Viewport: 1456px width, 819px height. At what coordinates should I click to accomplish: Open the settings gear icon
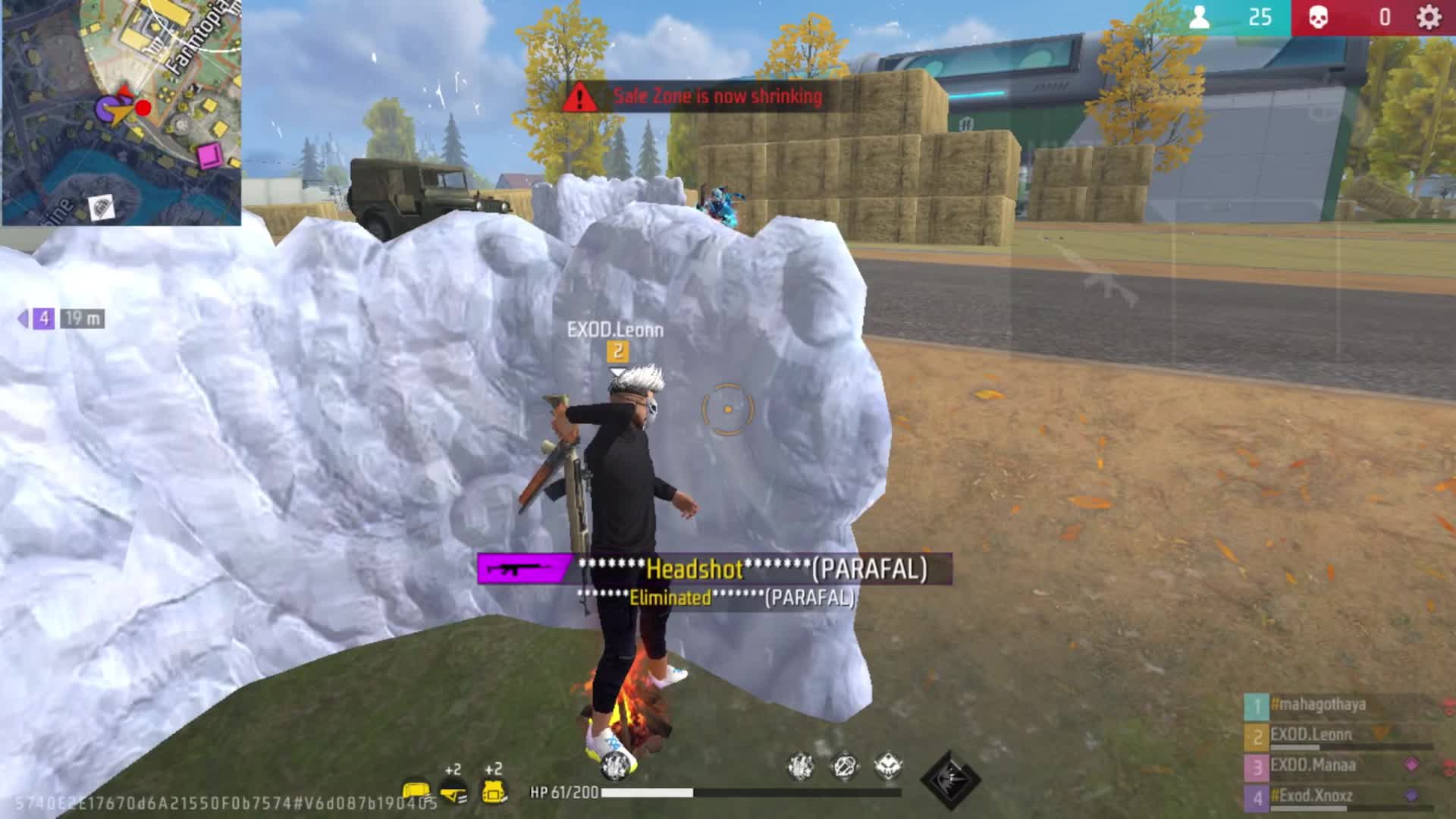pyautogui.click(x=1429, y=17)
